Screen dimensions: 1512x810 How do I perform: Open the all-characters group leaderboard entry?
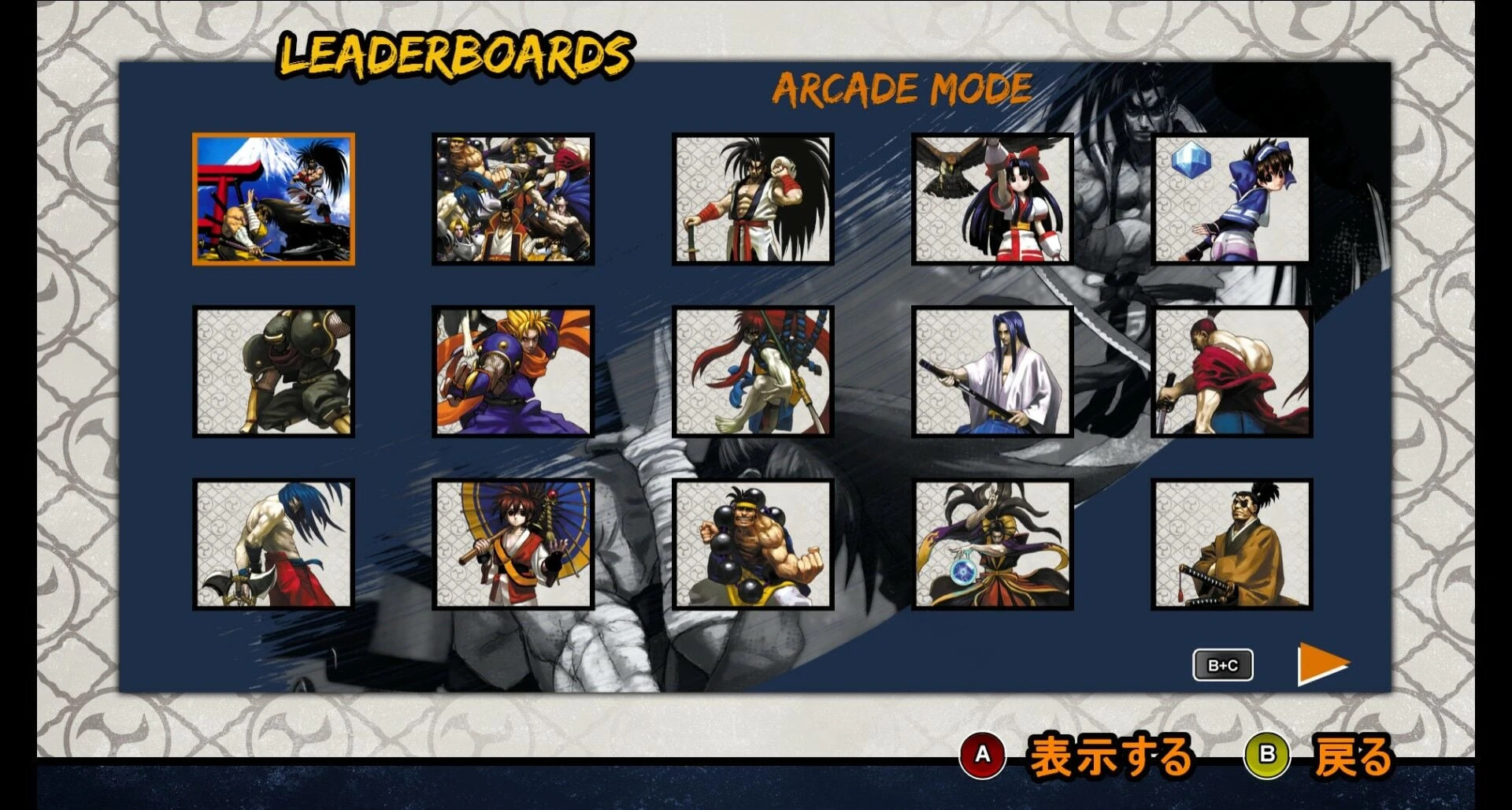[513, 200]
